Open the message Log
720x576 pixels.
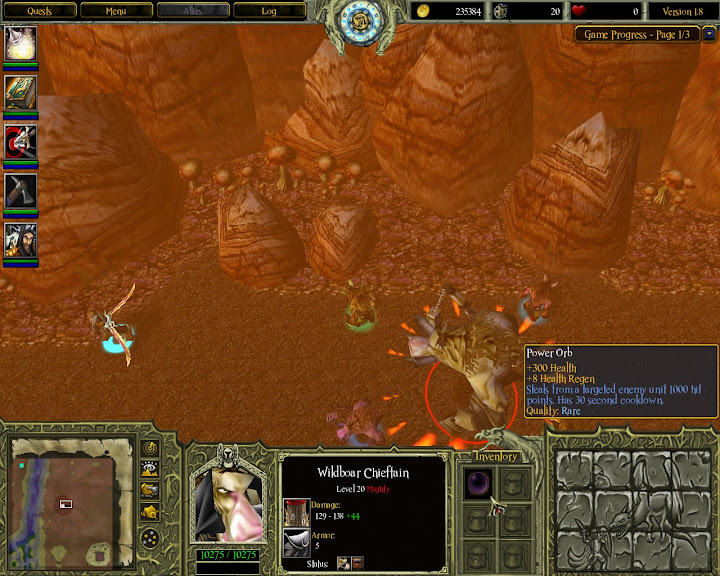pos(268,11)
